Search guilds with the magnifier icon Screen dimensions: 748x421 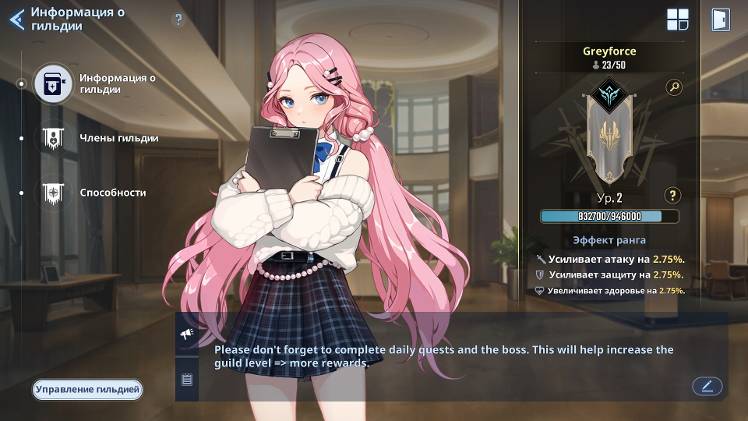pos(674,87)
